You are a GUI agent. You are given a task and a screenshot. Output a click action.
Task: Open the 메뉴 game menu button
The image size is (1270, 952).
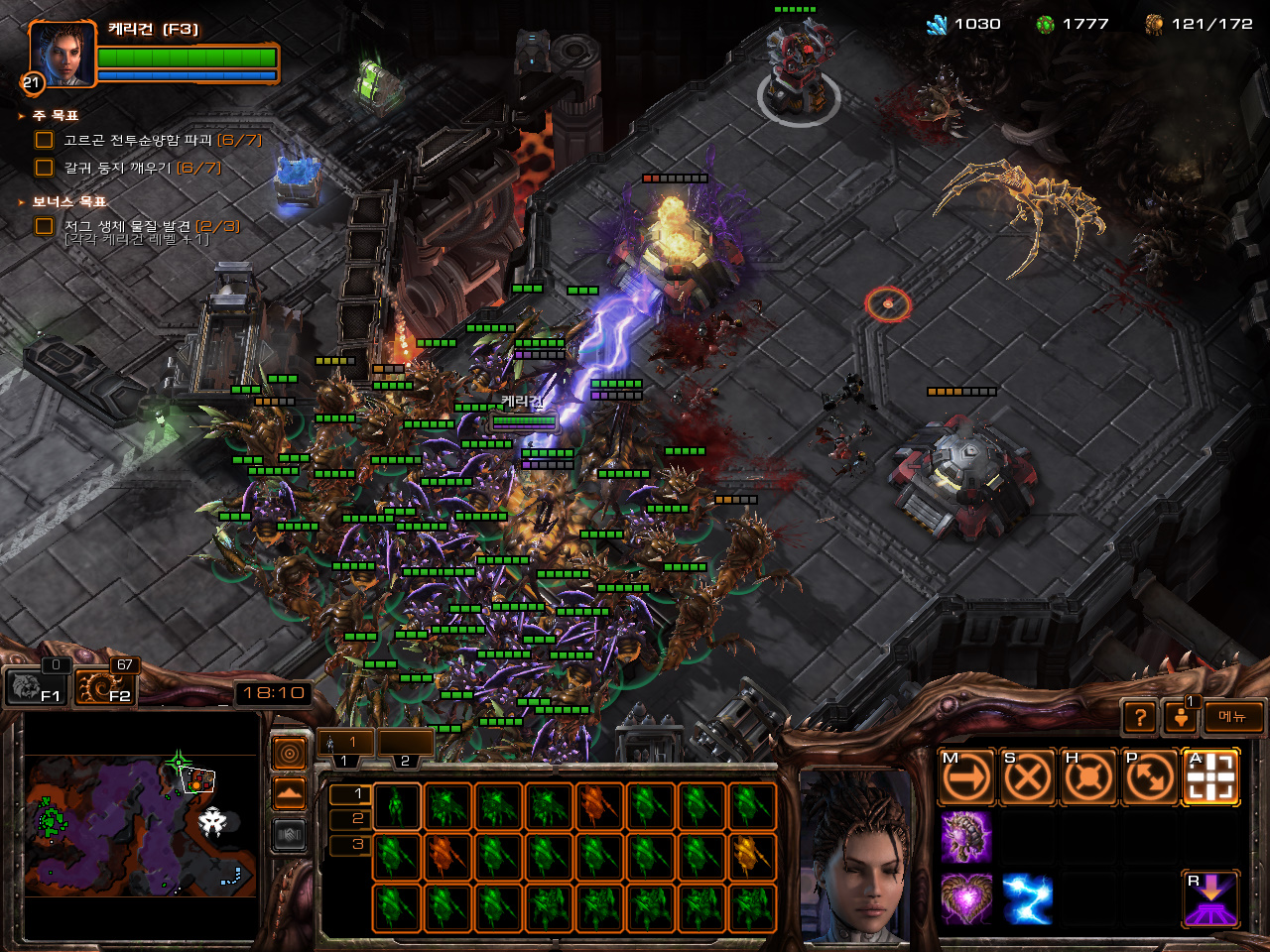point(1232,717)
